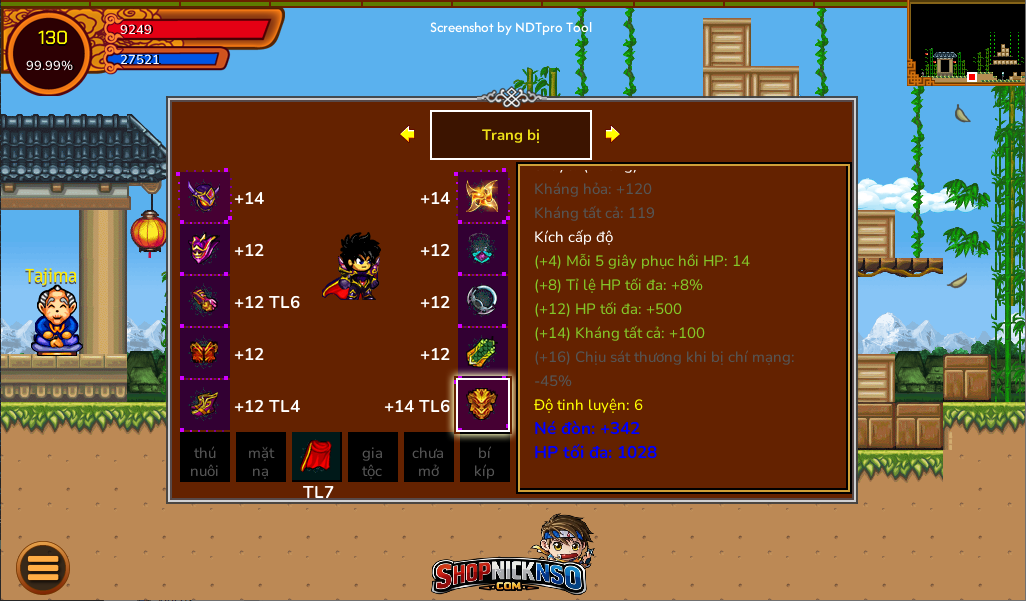The height and width of the screenshot is (601, 1026).
Task: Select the +12 teal necklace slot
Action: tap(483, 249)
